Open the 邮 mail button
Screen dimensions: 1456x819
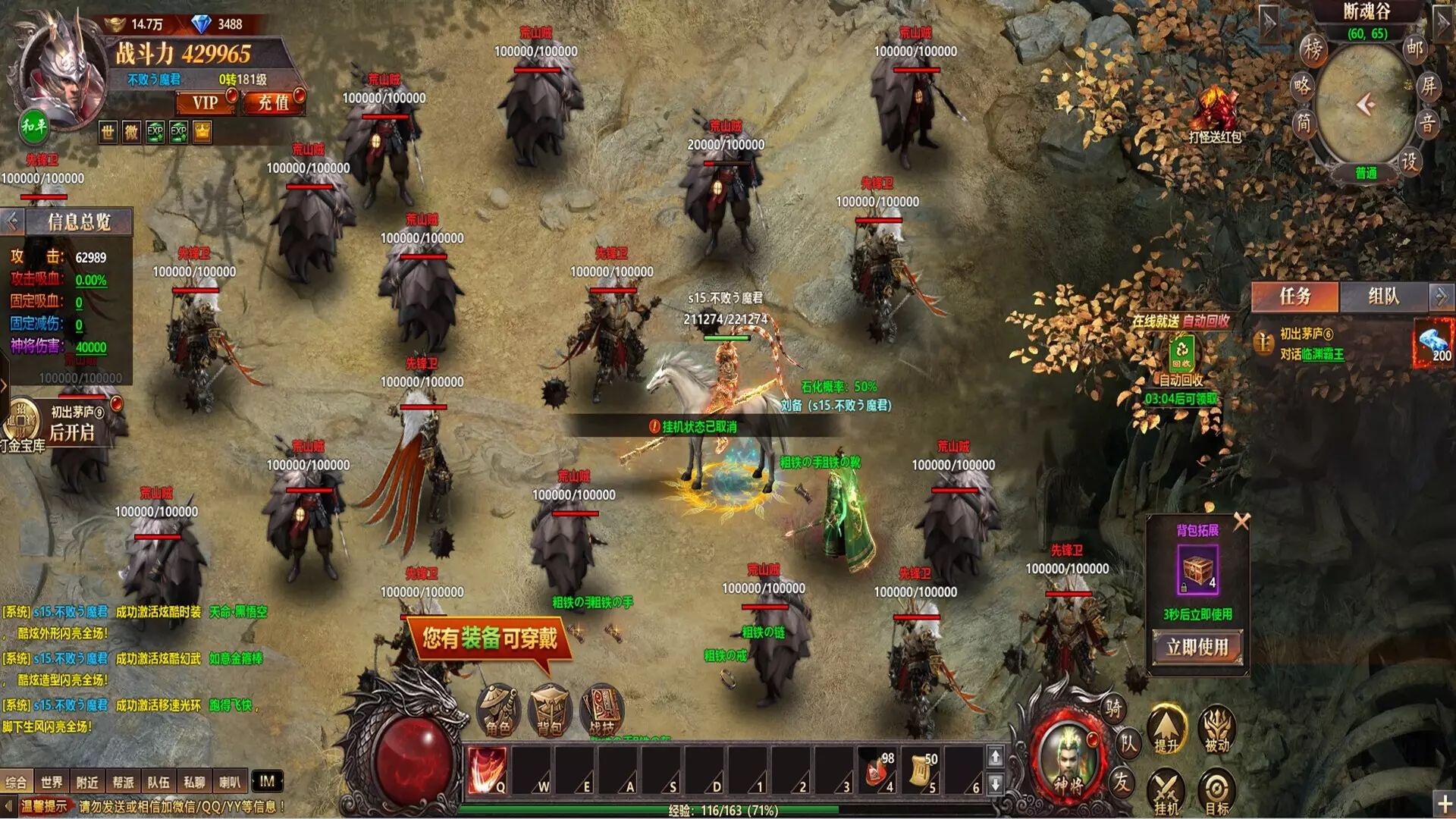[x=1414, y=48]
